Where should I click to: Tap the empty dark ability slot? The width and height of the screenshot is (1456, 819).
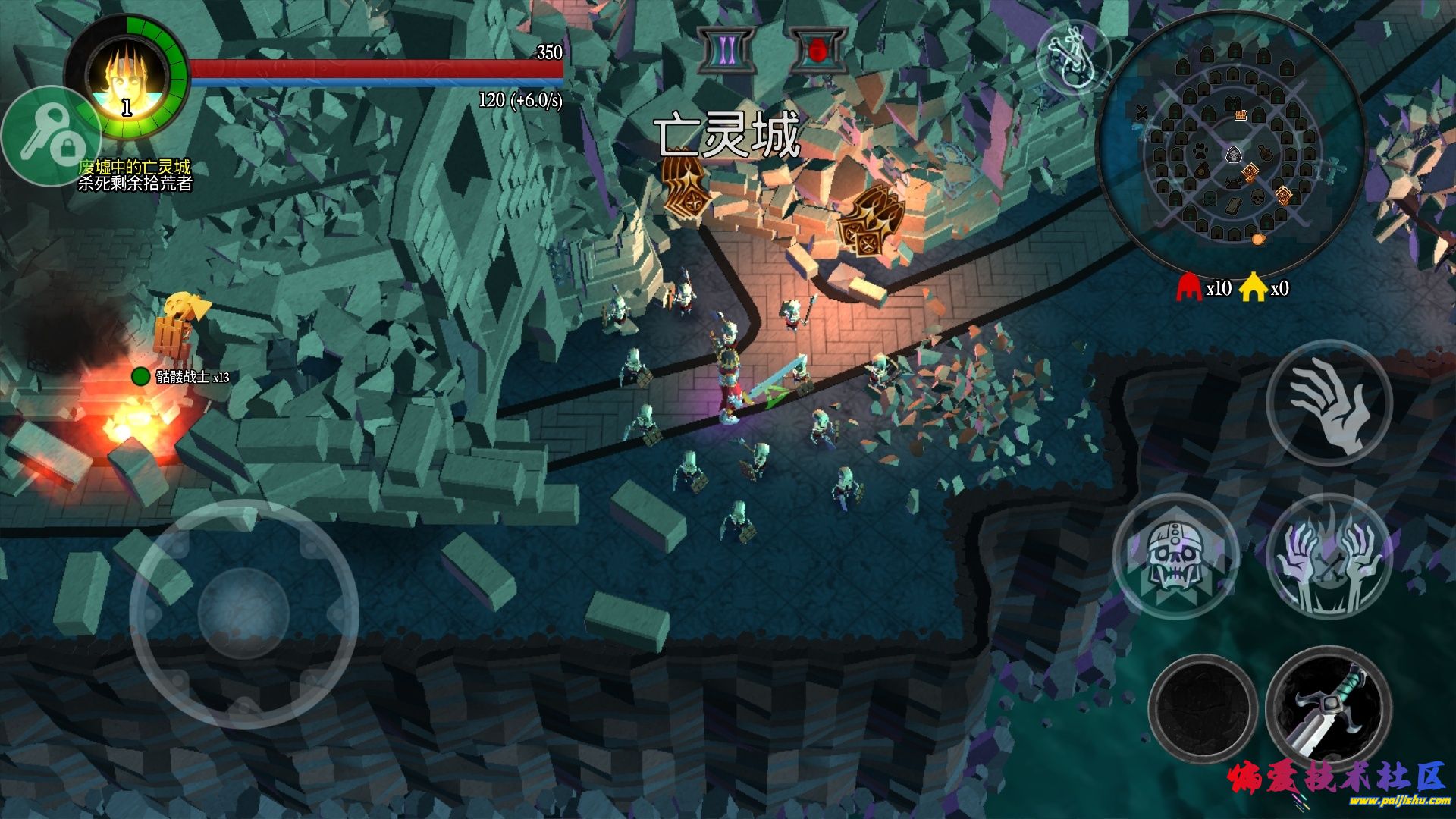(x=1202, y=709)
